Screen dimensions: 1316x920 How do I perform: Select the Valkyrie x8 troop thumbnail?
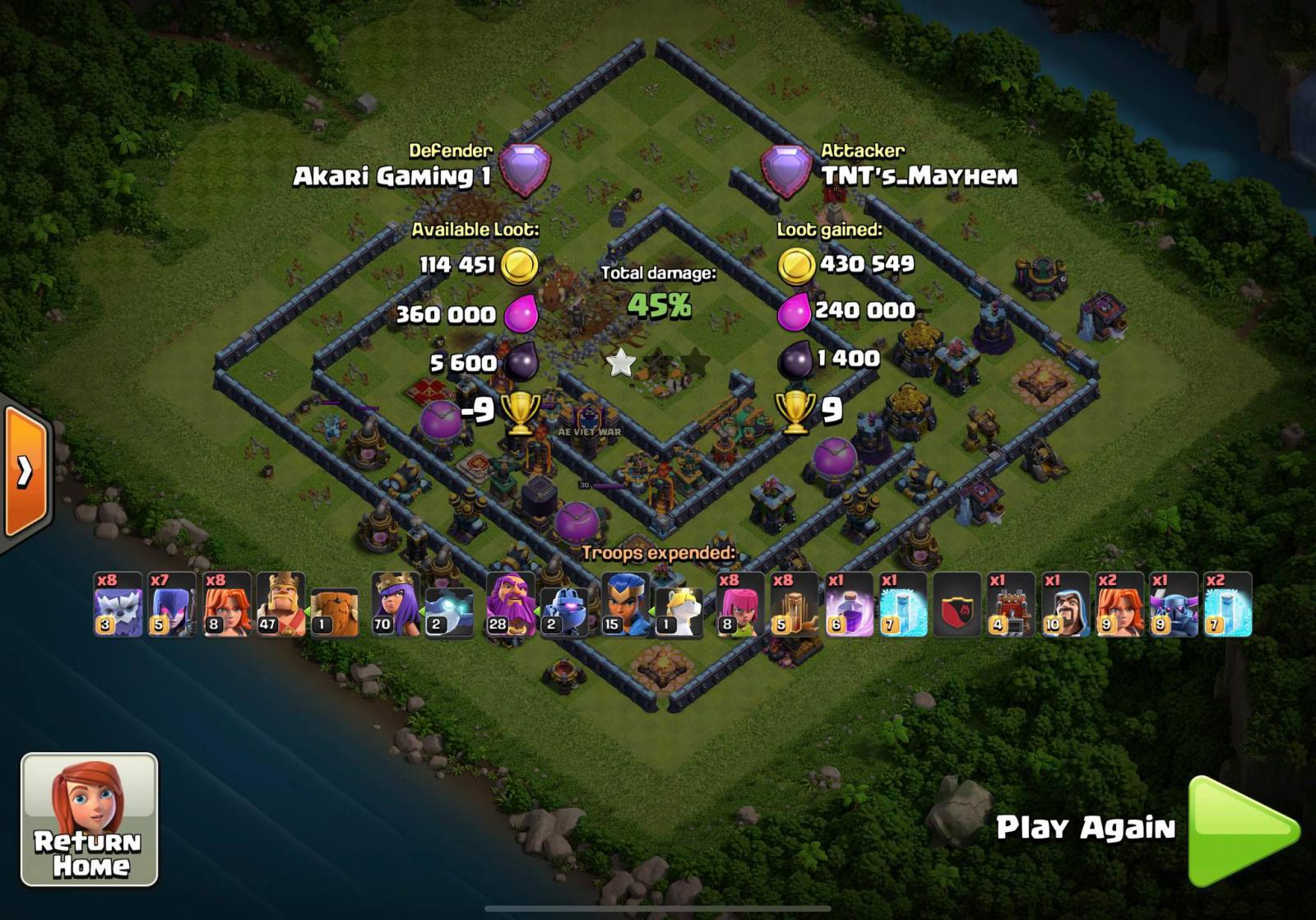coord(219,605)
